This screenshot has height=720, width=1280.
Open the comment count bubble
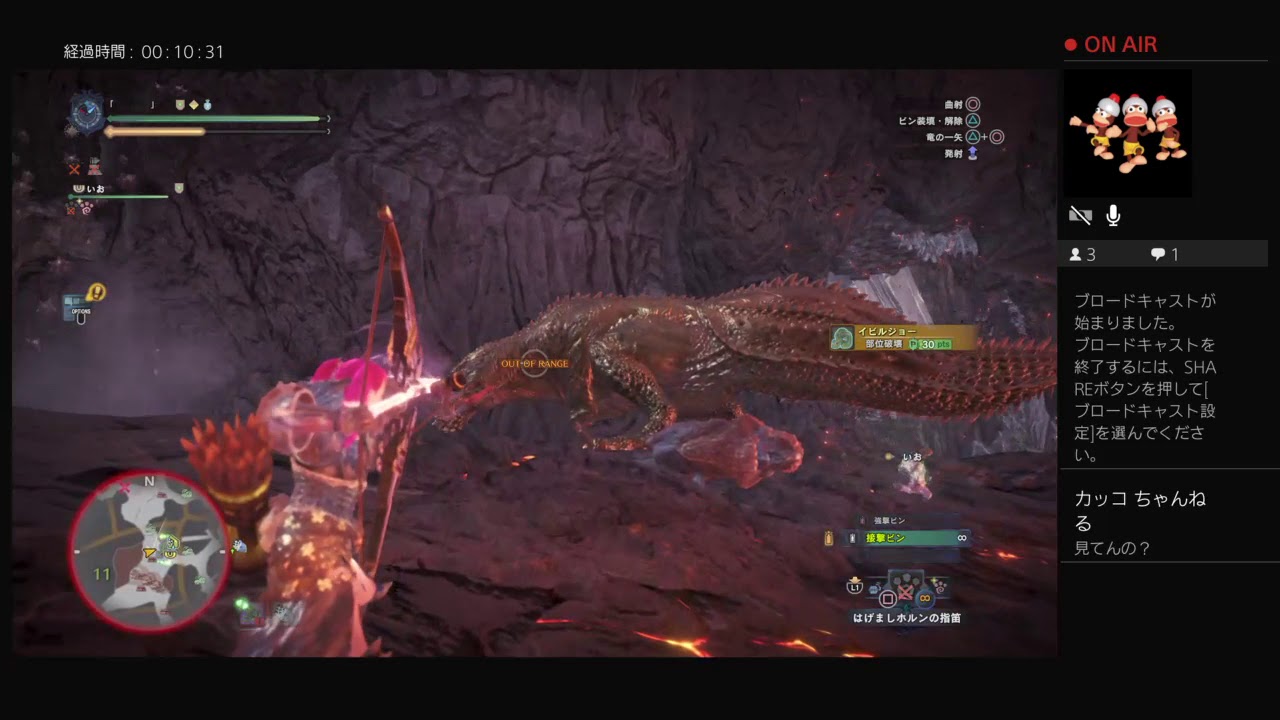coord(1164,255)
